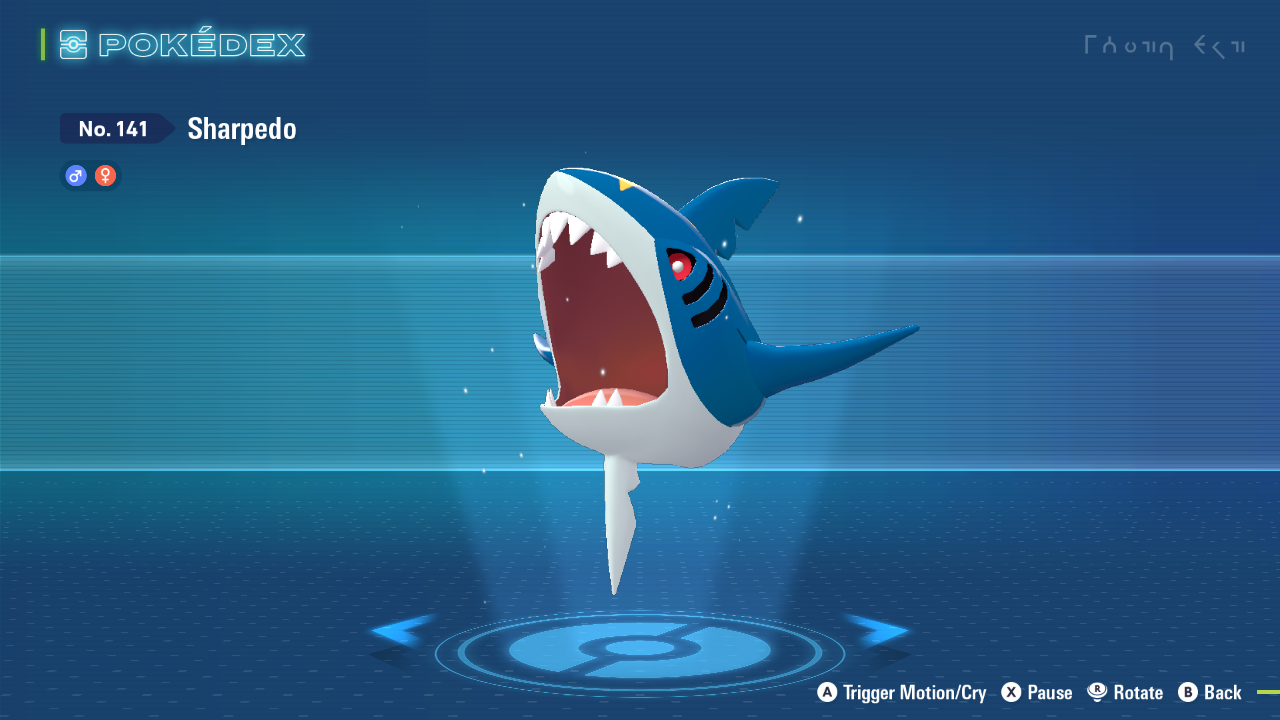This screenshot has height=720, width=1280.
Task: Open the Pokédex ball logo in the header
Action: 73,44
